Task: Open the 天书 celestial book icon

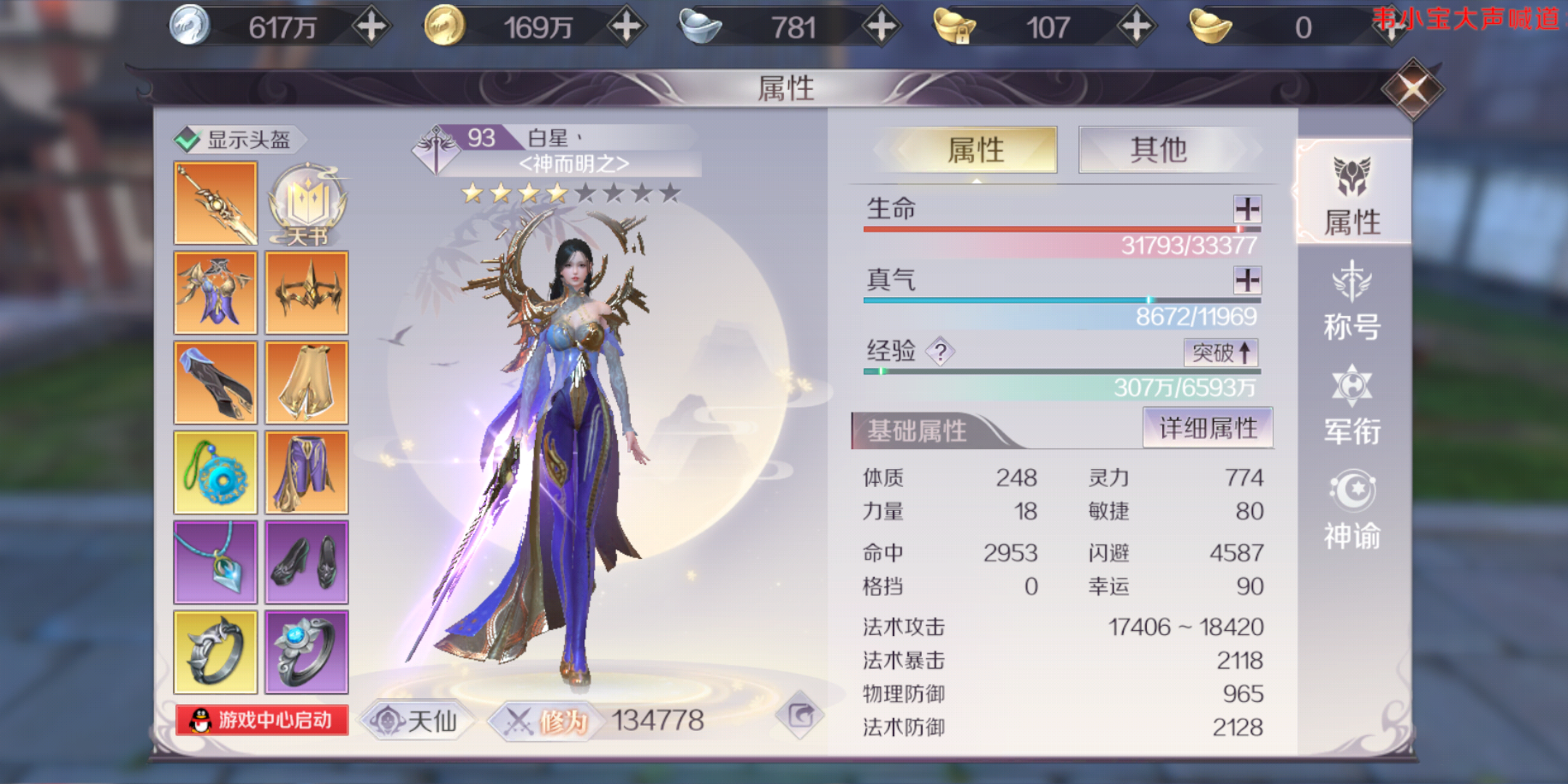Action: [x=308, y=201]
